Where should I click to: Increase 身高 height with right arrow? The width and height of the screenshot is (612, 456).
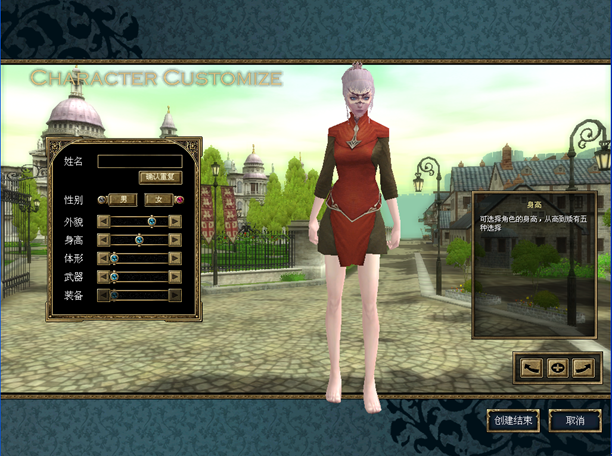coord(175,240)
